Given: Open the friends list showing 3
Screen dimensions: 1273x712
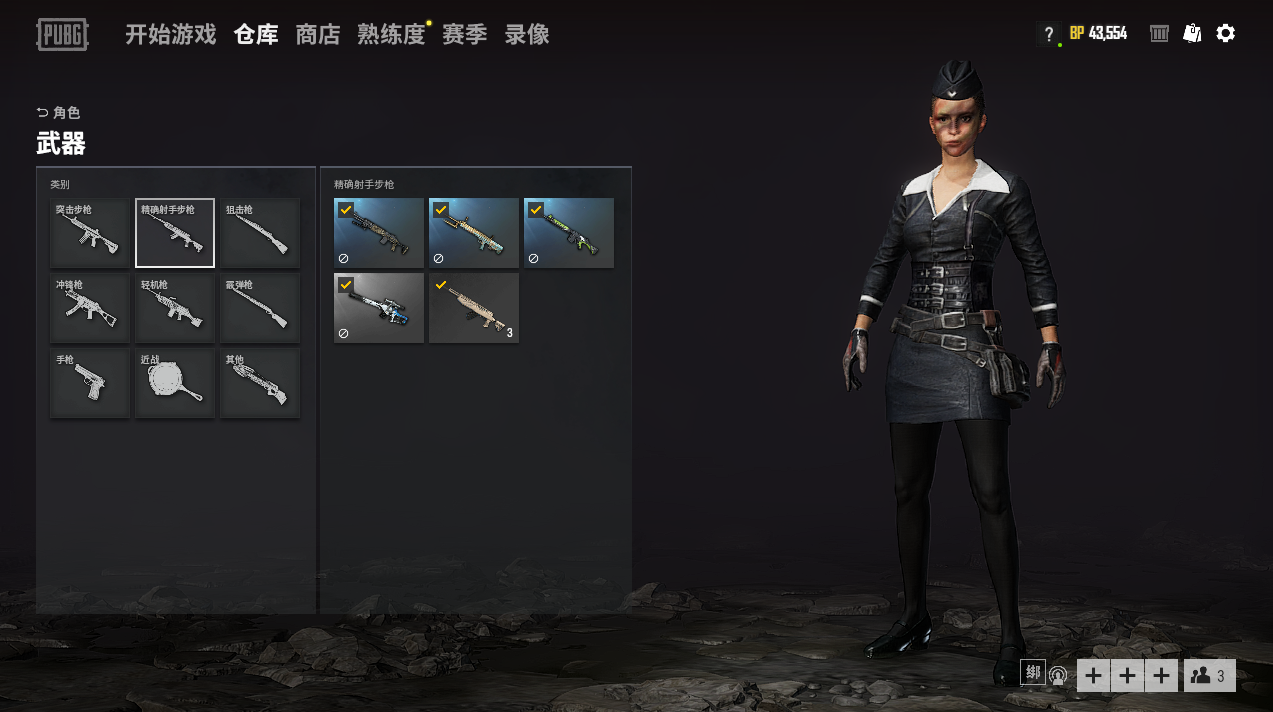Looking at the screenshot, I should point(1209,676).
